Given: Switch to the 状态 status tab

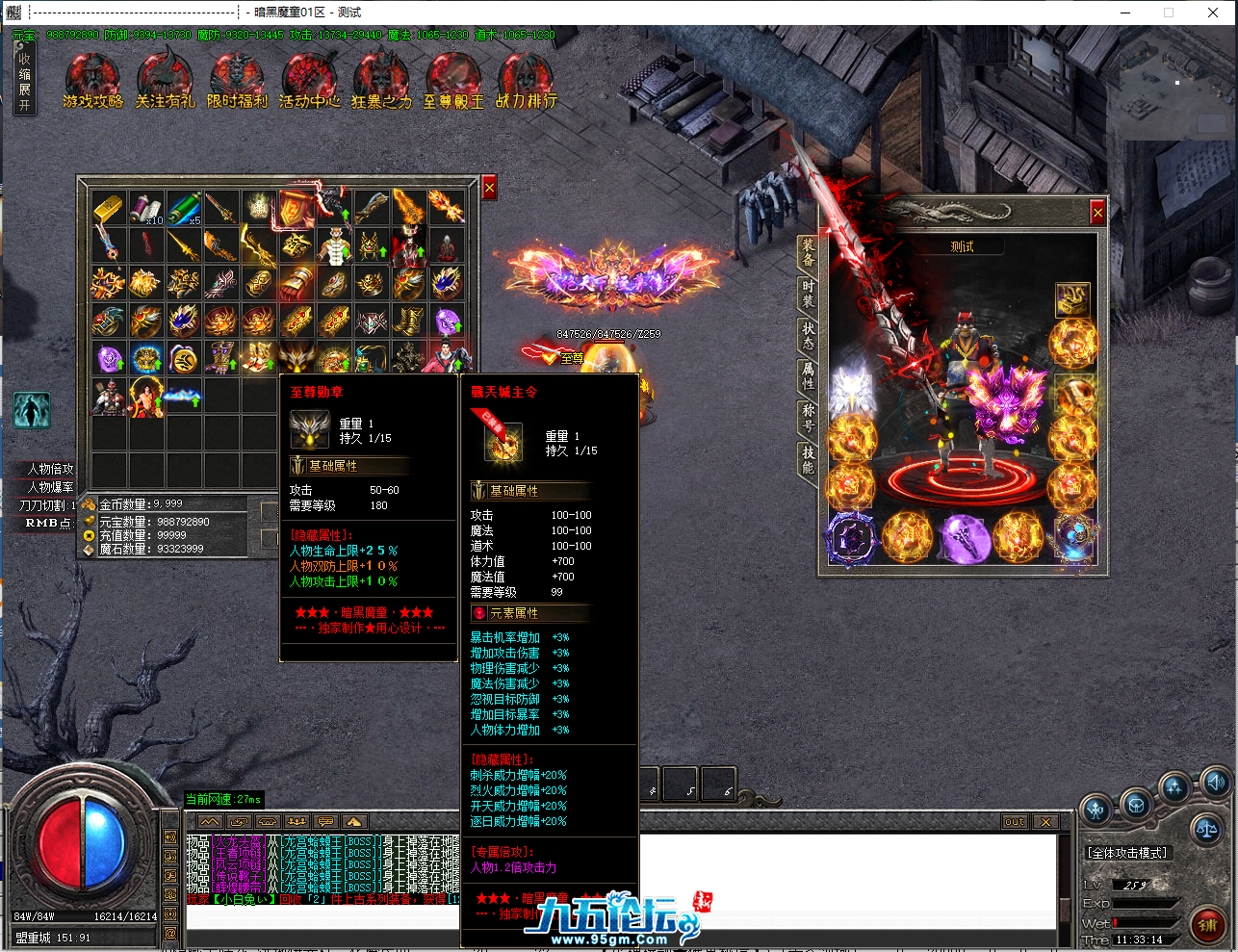Looking at the screenshot, I should point(808,335).
